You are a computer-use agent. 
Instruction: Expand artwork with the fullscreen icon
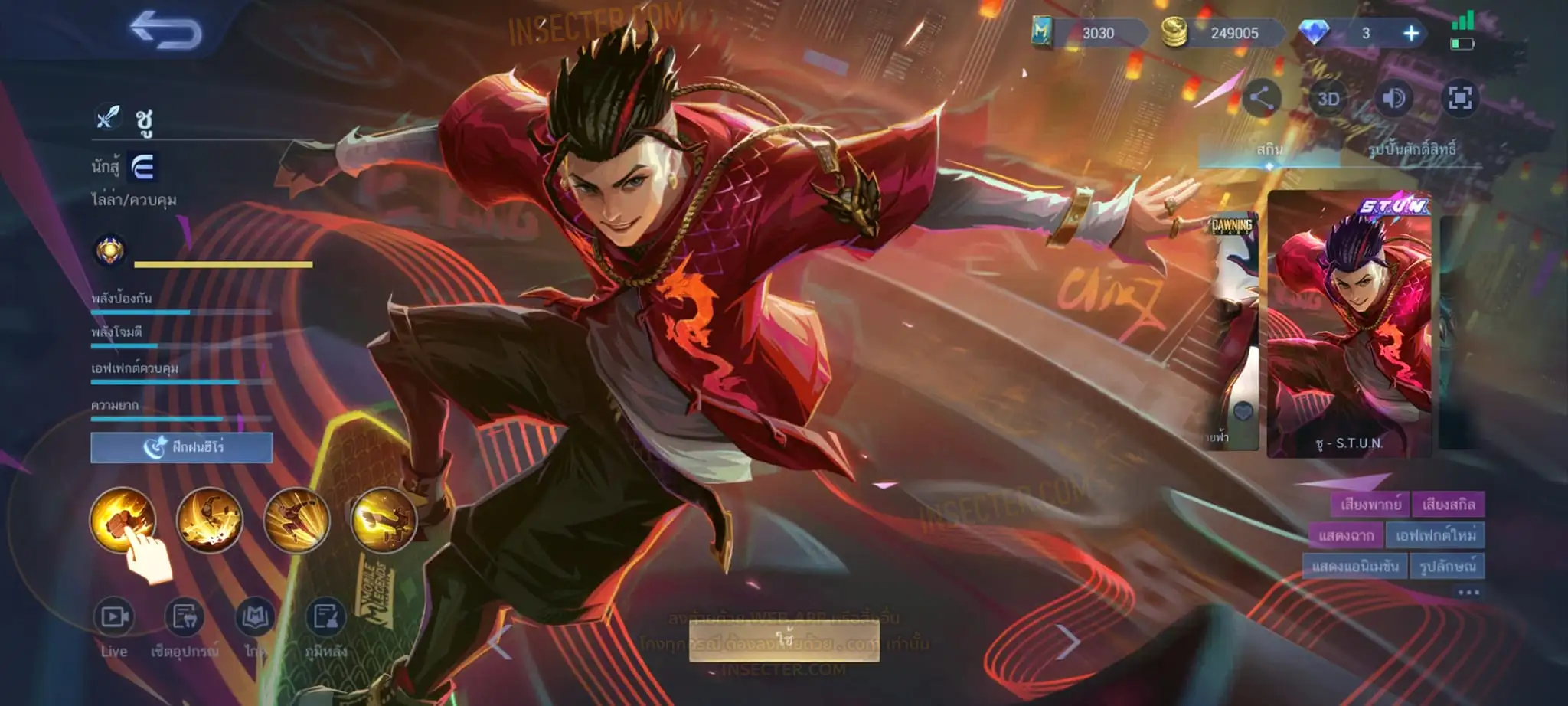point(1459,98)
